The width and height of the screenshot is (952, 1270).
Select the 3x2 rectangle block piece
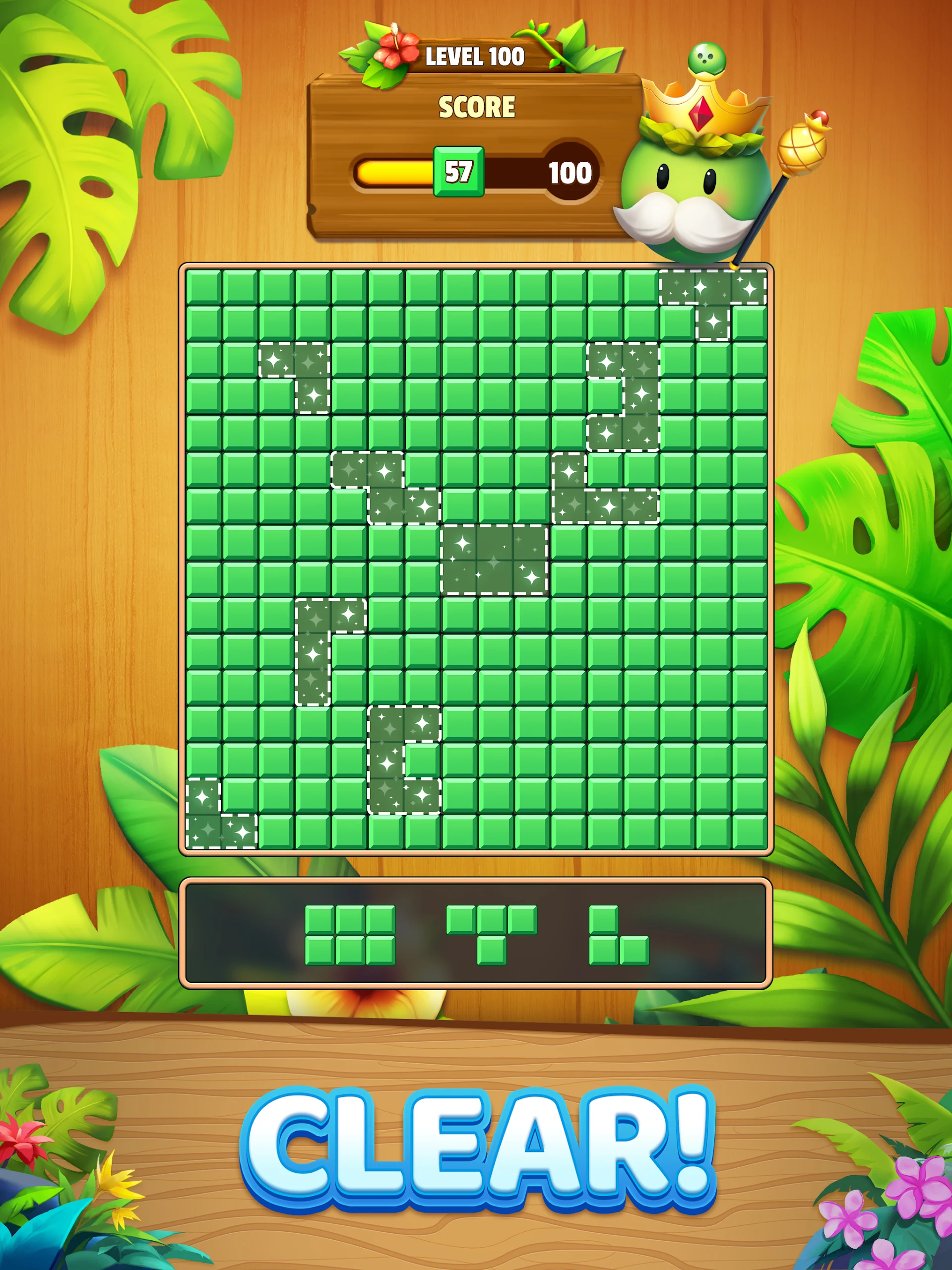(350, 935)
